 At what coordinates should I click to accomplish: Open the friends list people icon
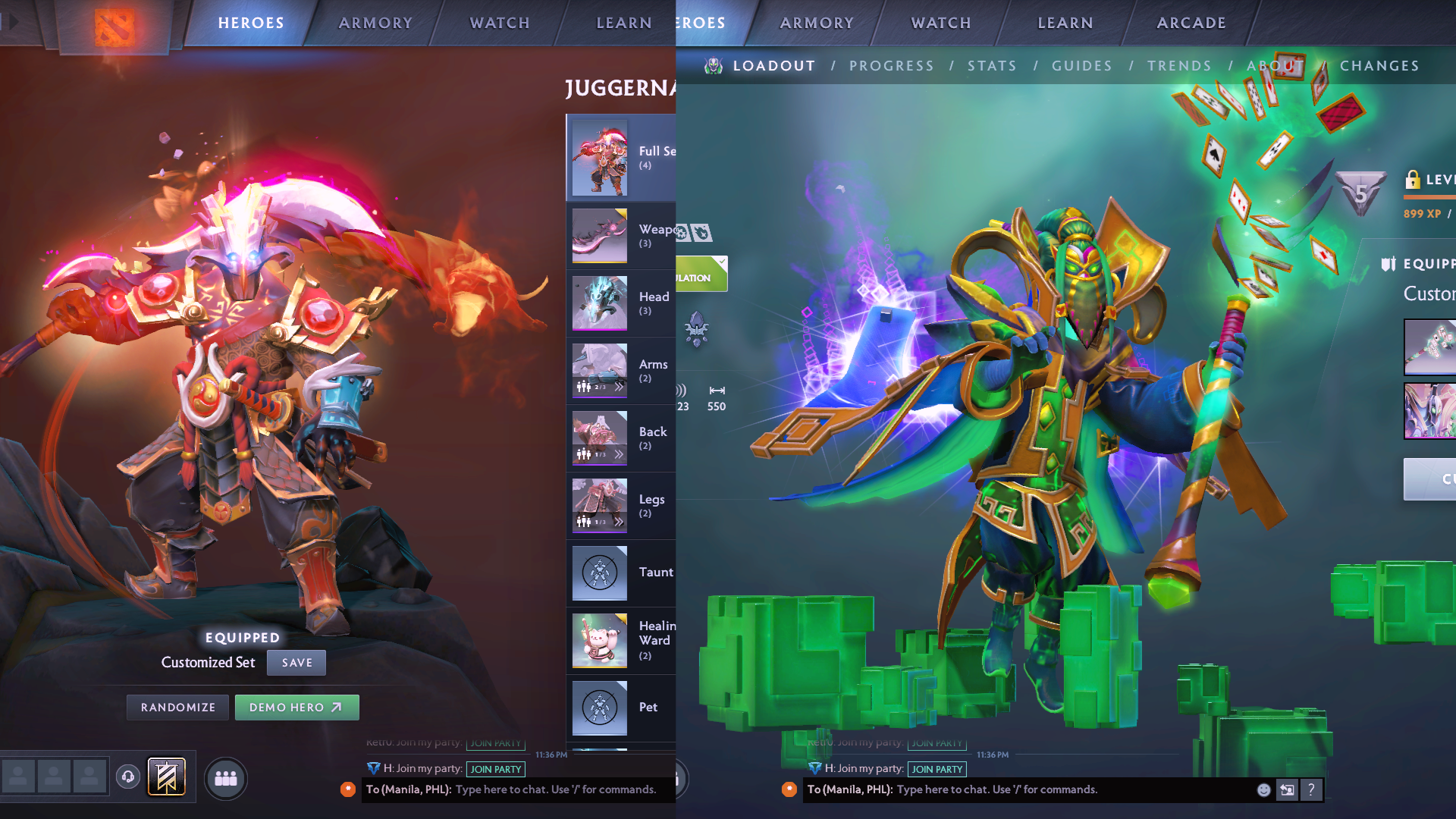(225, 778)
